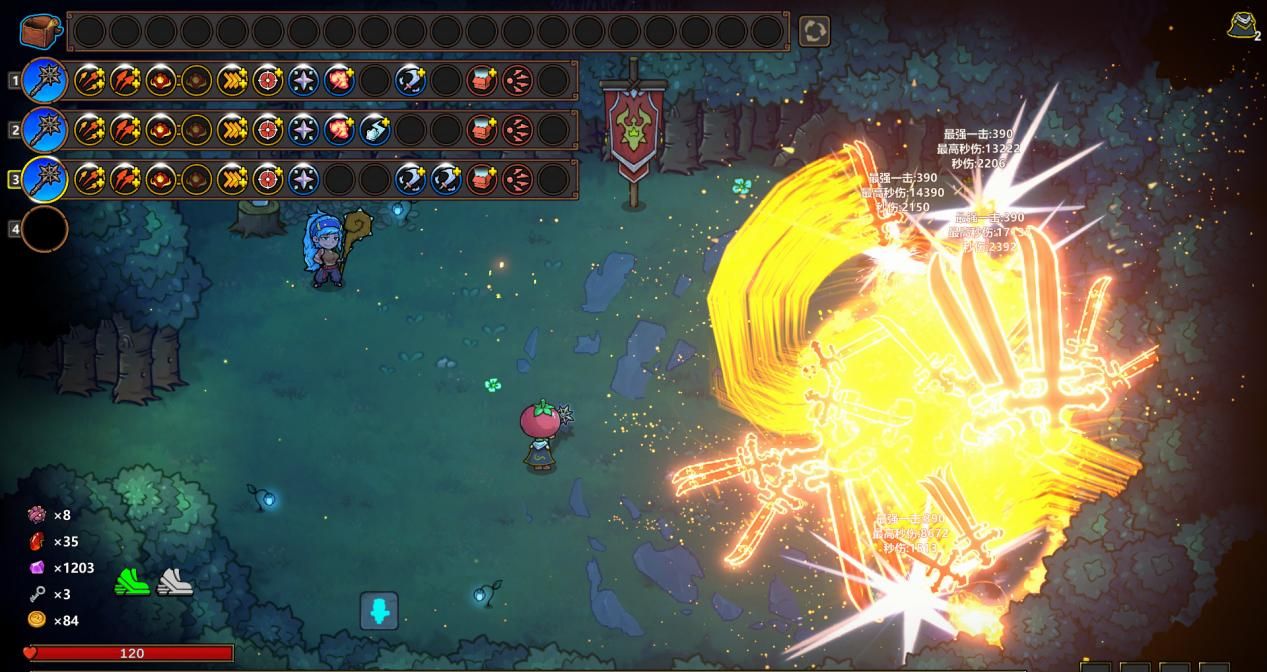
Task: Activate the cyan down-arrow button
Action: pos(379,611)
